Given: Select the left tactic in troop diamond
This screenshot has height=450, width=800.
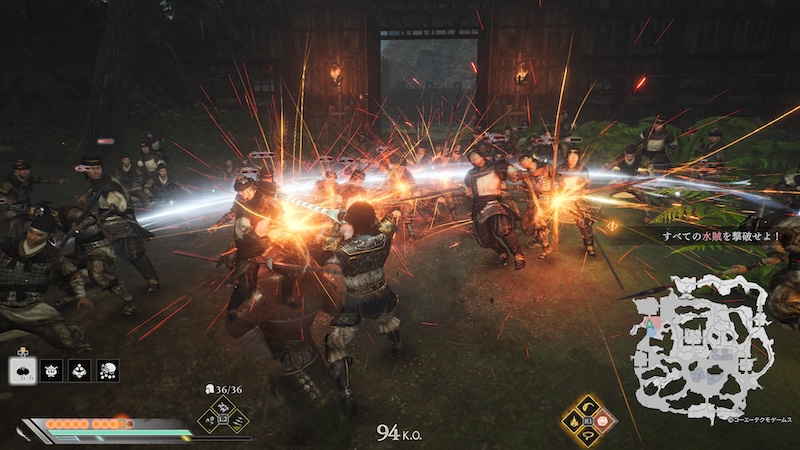Looking at the screenshot, I should point(208,421).
